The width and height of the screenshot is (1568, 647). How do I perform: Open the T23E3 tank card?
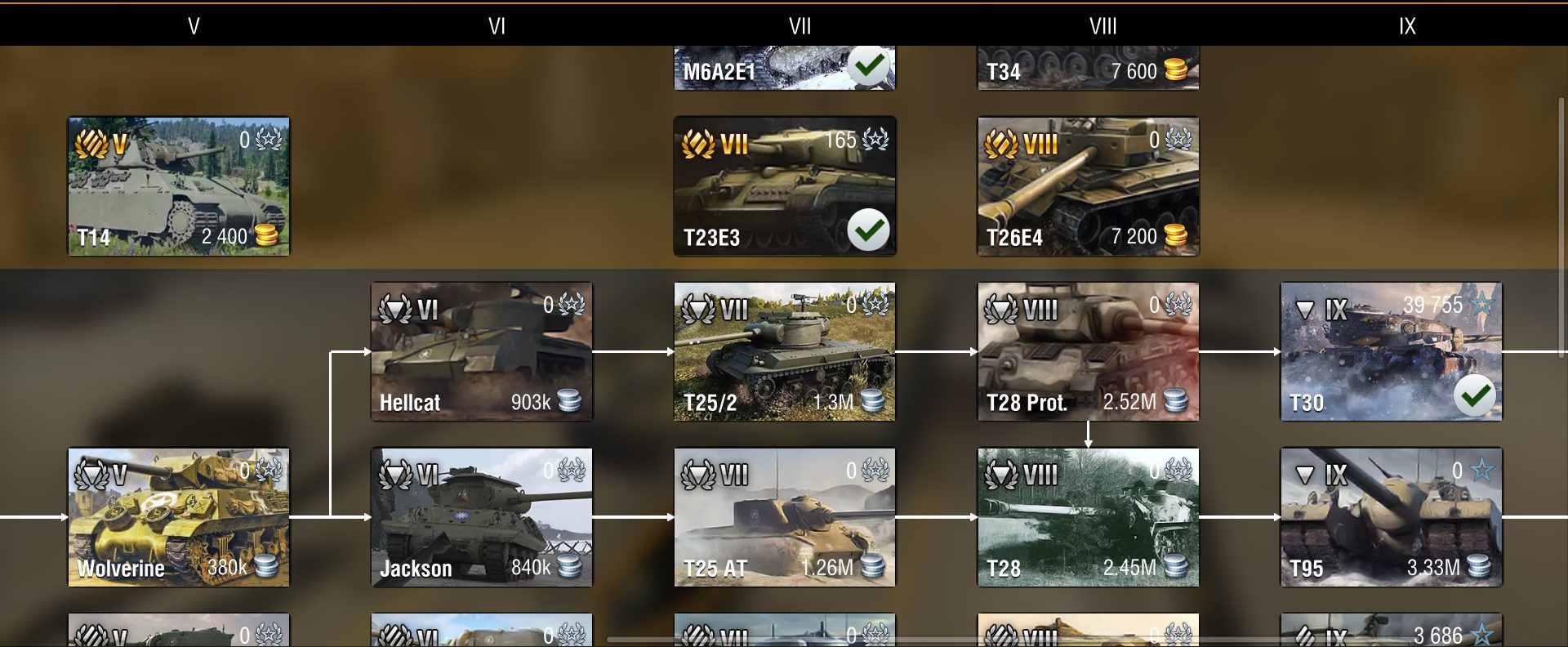click(784, 186)
